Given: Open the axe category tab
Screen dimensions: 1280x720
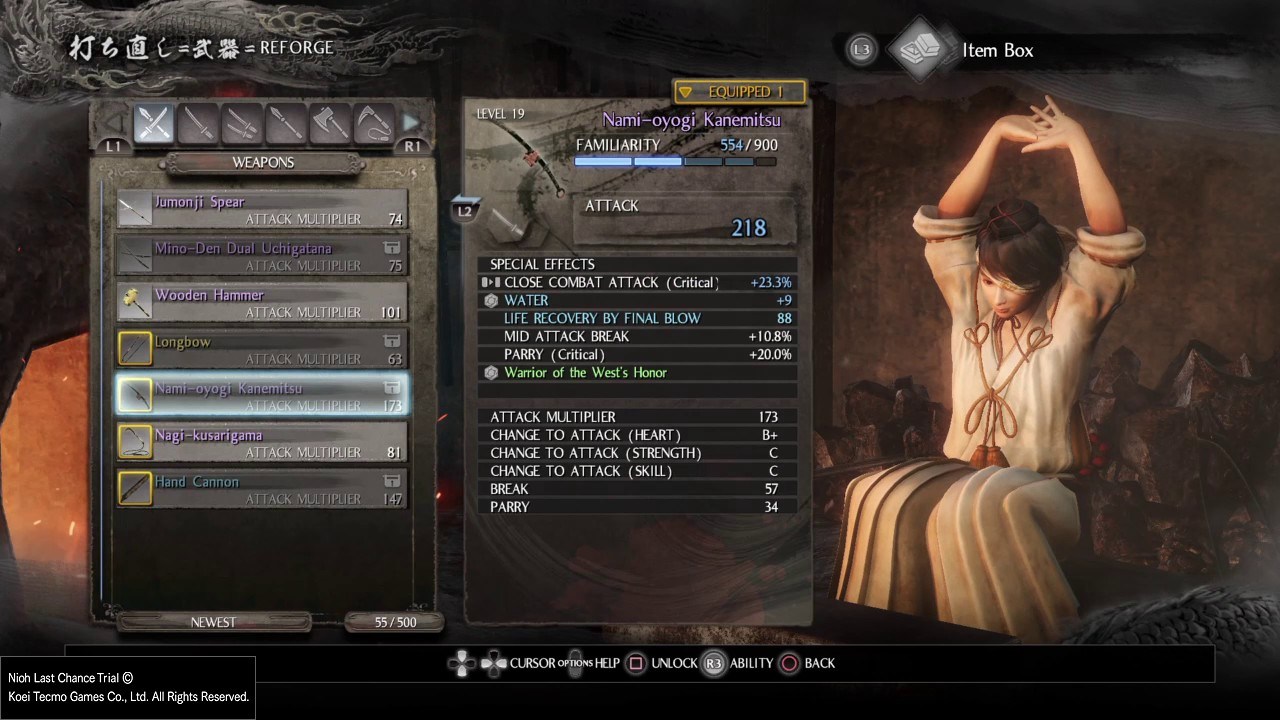Looking at the screenshot, I should [x=330, y=124].
